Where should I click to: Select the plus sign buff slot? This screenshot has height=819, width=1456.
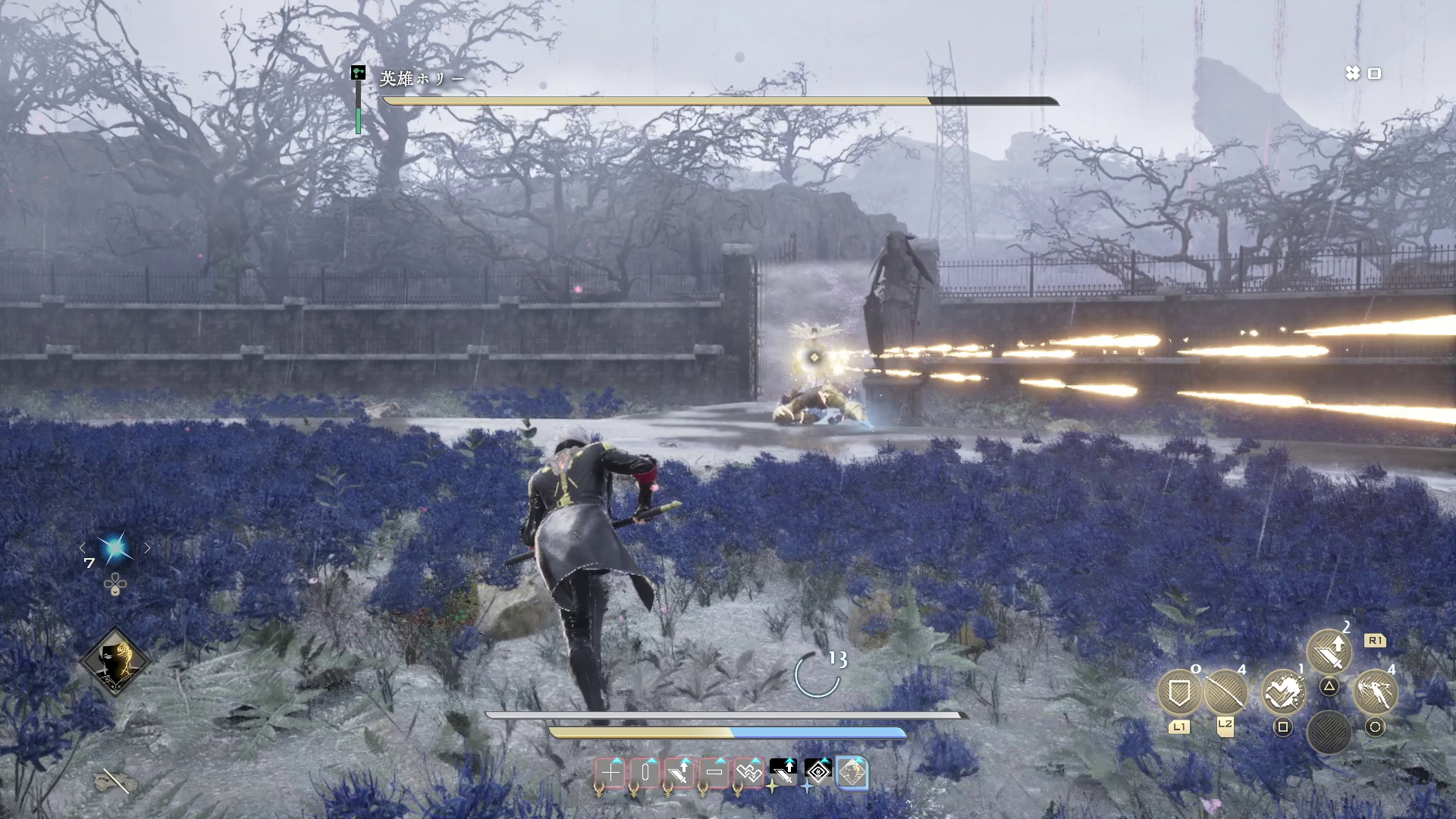(610, 773)
